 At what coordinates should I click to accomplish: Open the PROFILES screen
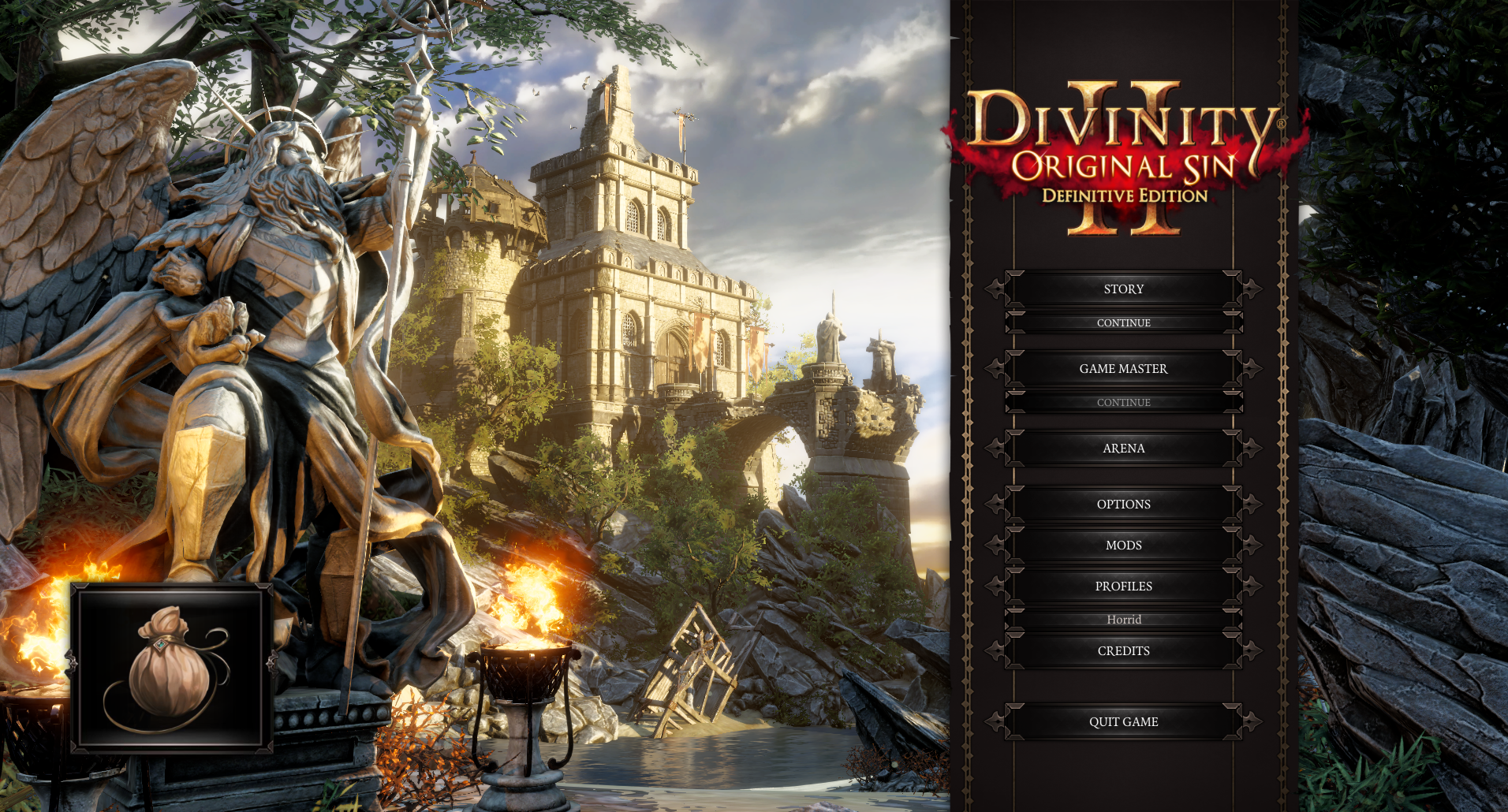pos(1123,586)
